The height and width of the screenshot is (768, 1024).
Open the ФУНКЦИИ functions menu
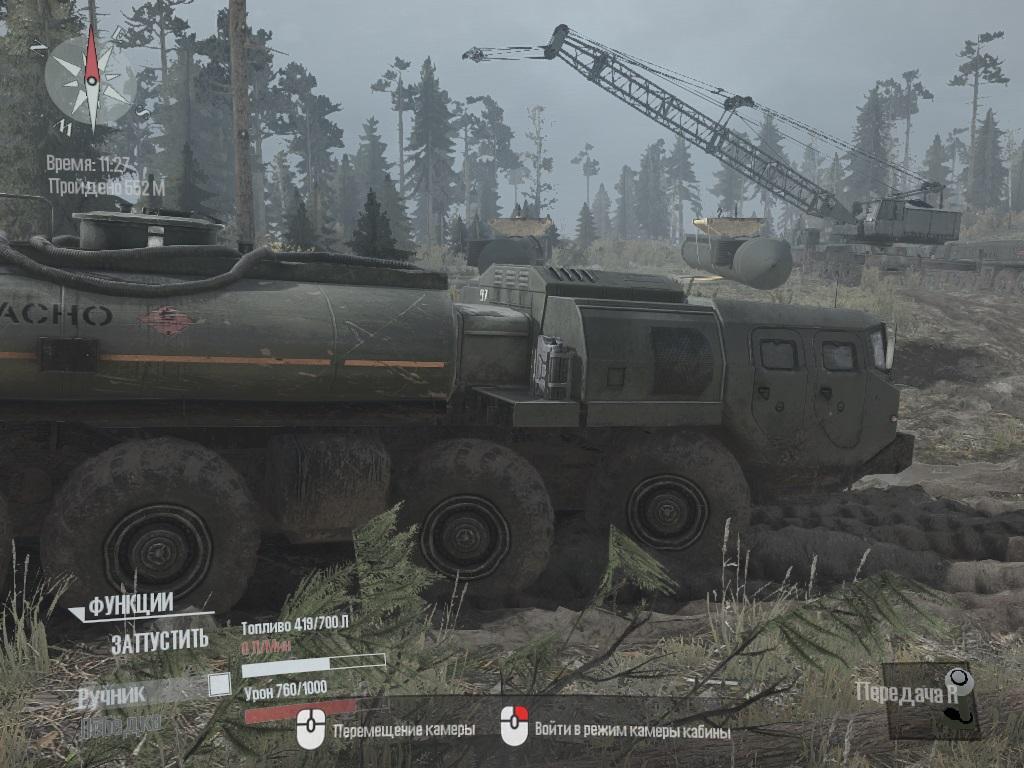pyautogui.click(x=130, y=605)
